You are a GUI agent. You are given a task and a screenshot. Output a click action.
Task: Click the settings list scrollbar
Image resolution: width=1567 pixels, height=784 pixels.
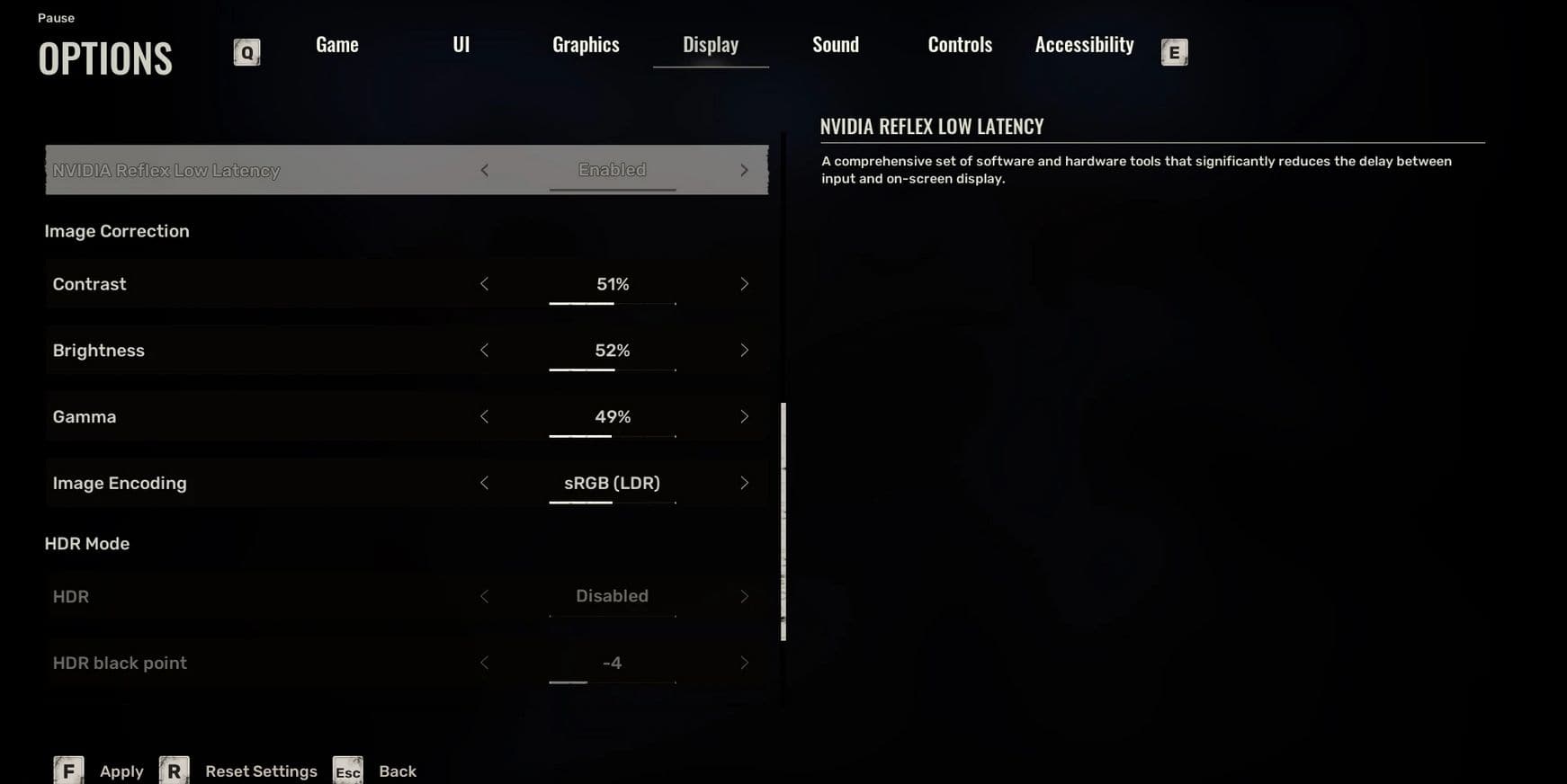[783, 521]
